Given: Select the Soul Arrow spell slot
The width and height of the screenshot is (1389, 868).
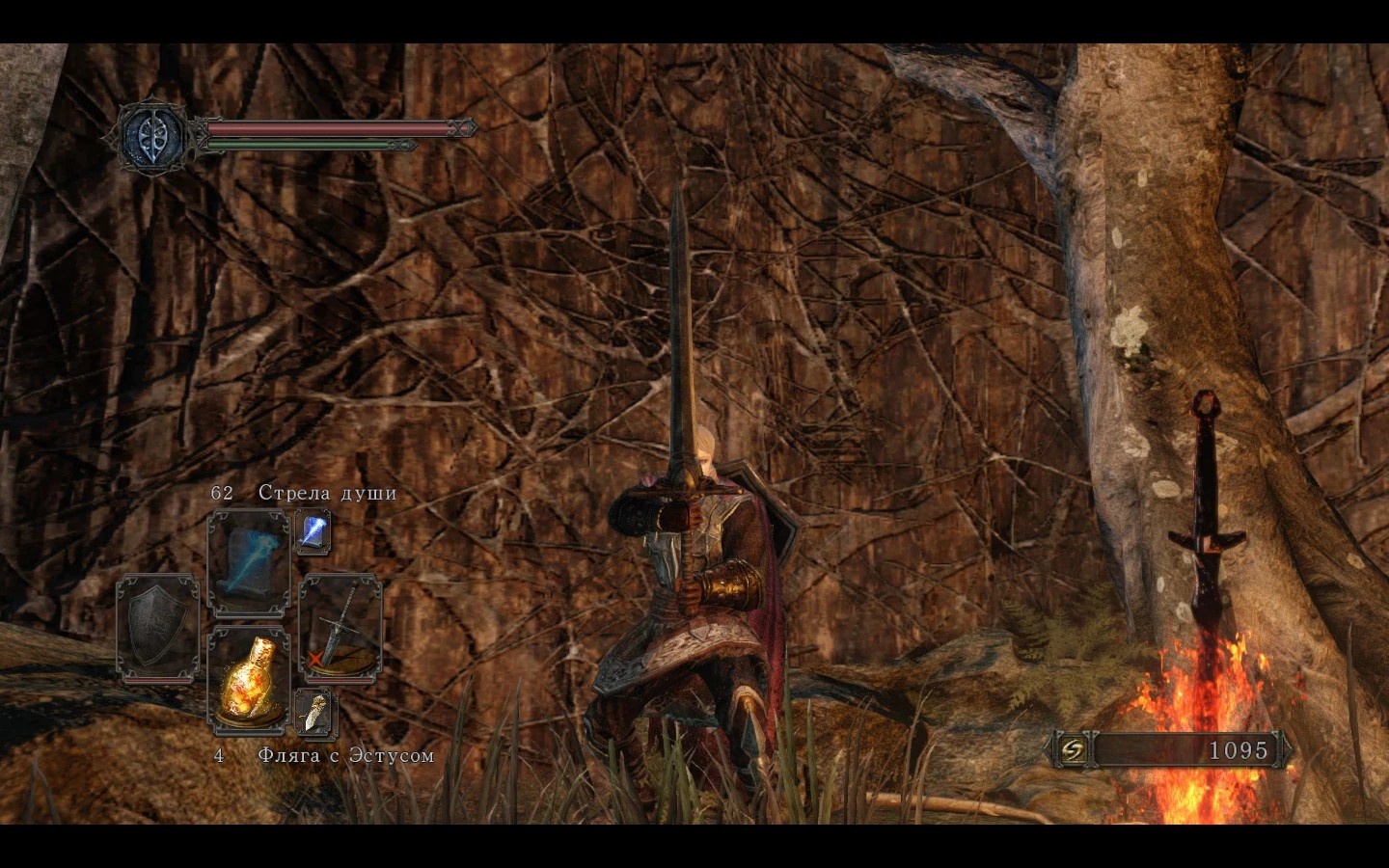Looking at the screenshot, I should [249, 562].
